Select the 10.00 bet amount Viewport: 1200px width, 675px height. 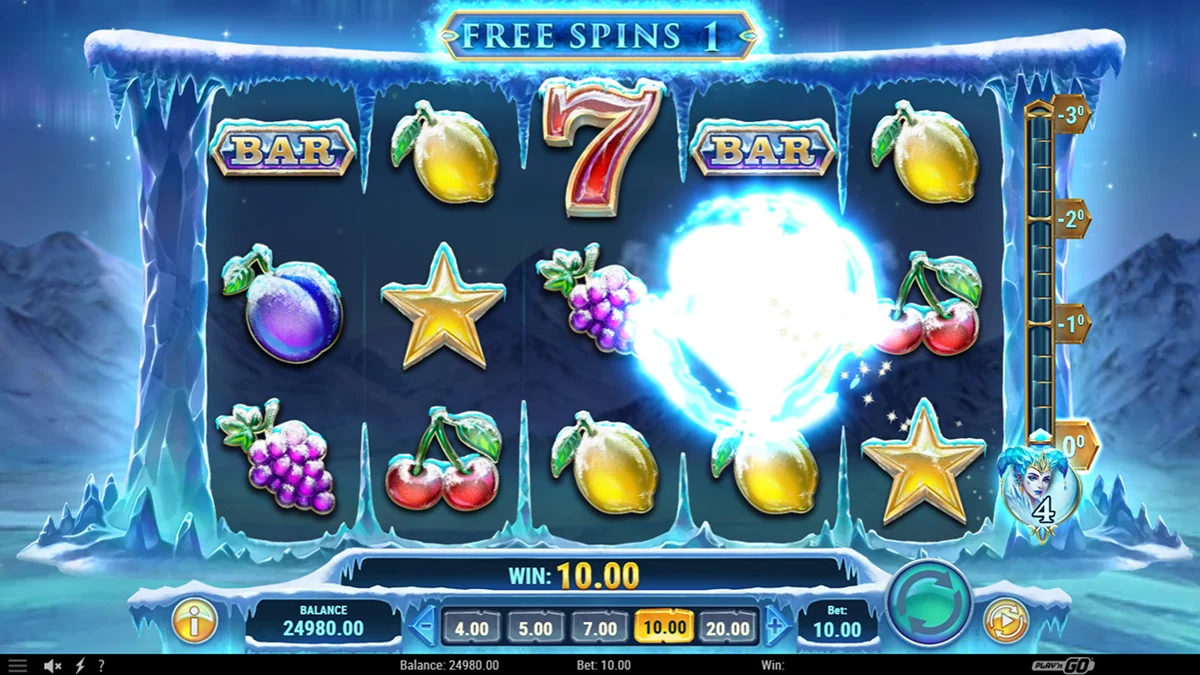[664, 628]
